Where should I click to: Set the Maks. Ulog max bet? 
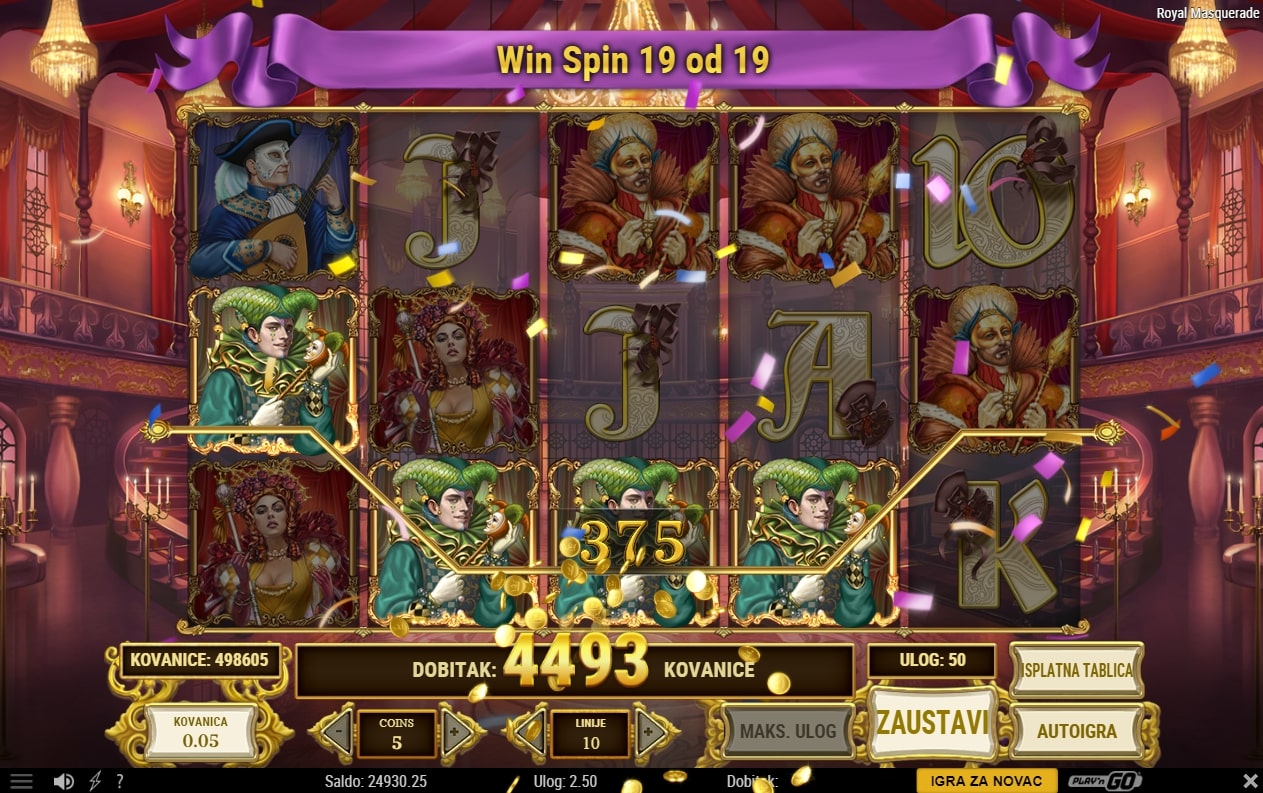pos(788,731)
